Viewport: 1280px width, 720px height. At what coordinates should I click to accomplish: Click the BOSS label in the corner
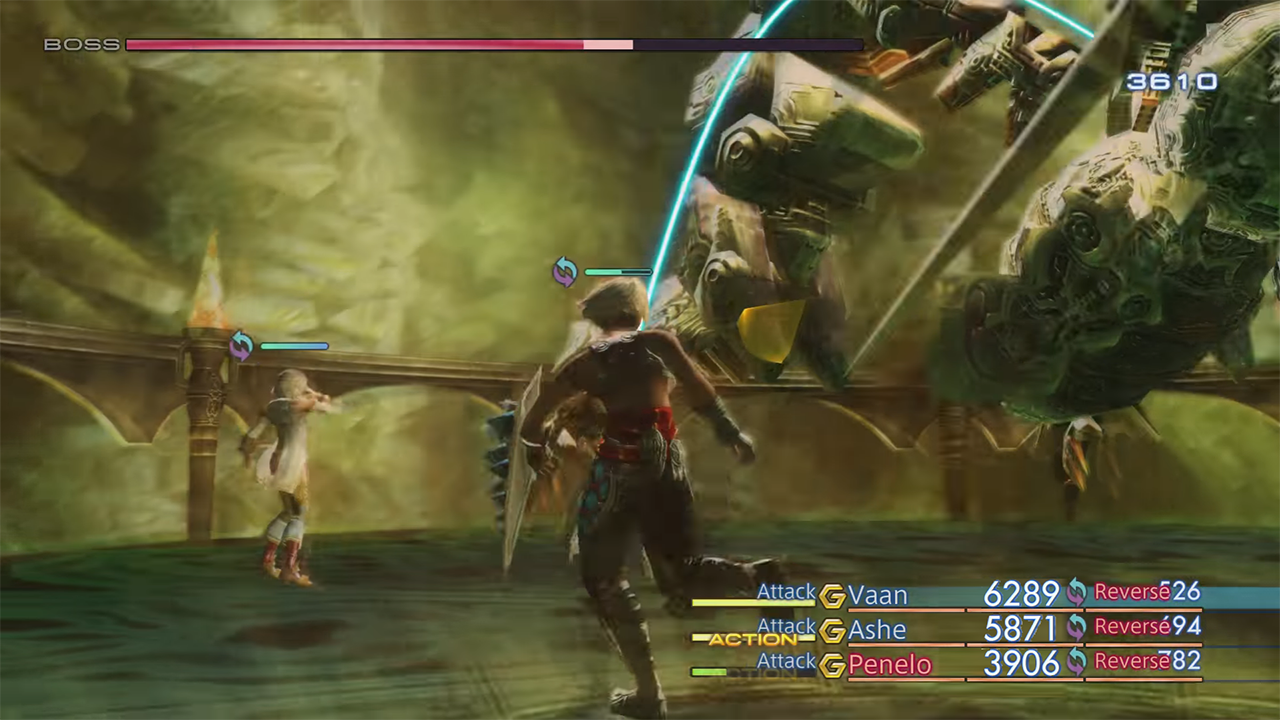pyautogui.click(x=84, y=44)
